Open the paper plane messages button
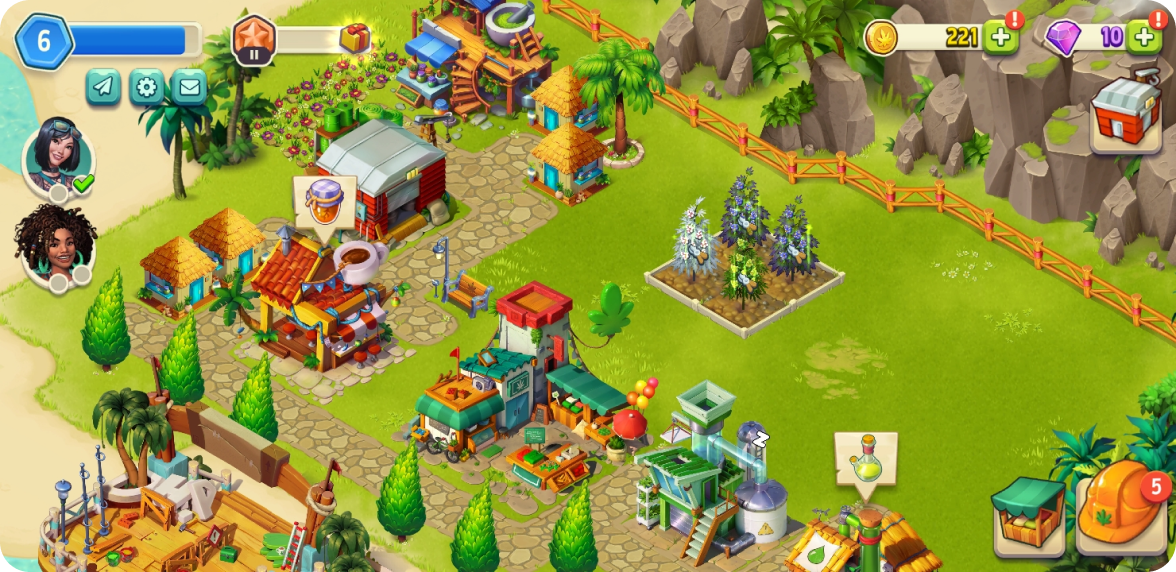Viewport: 1176px width, 572px height. (x=103, y=88)
